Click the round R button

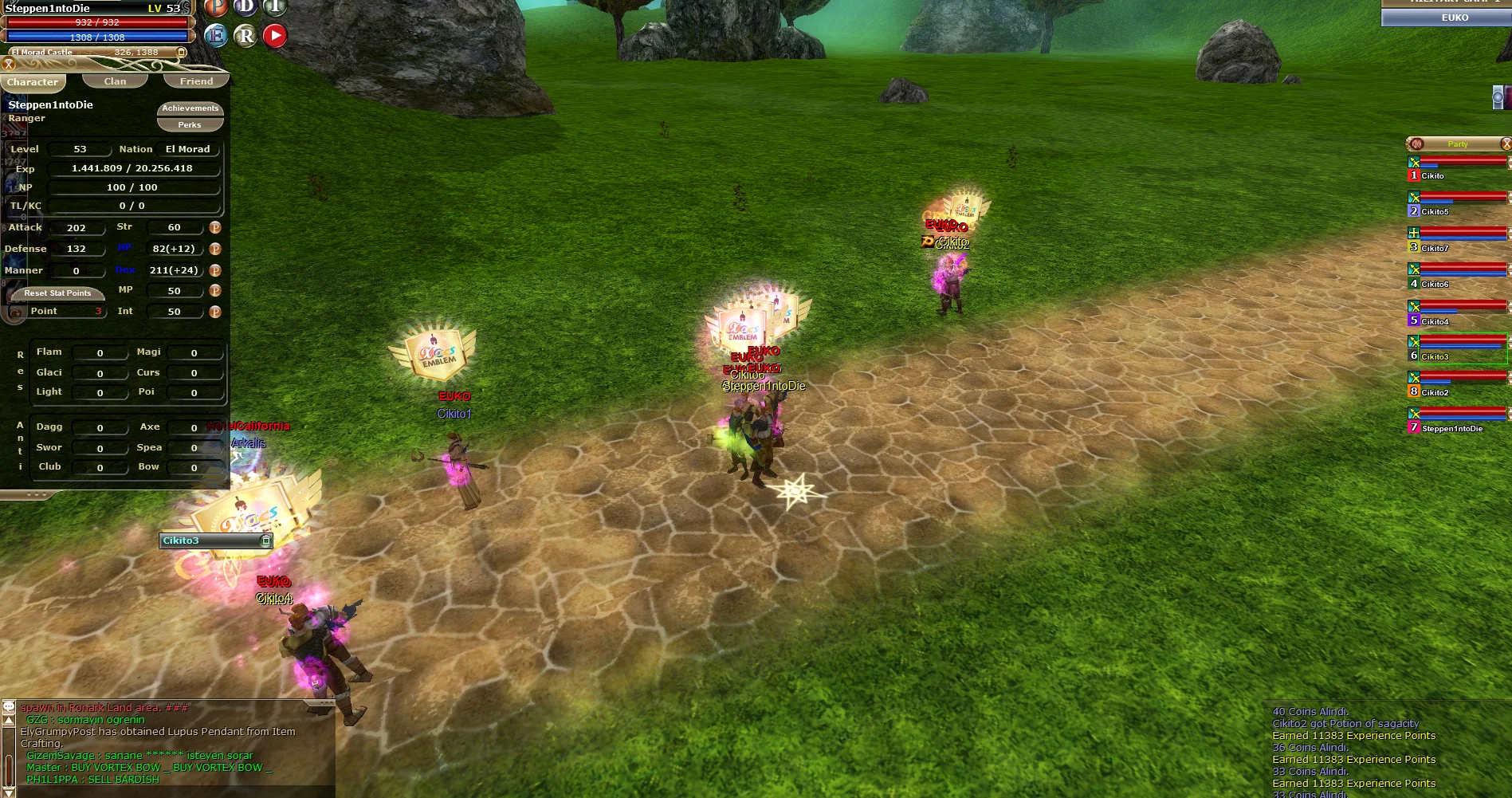[x=245, y=36]
